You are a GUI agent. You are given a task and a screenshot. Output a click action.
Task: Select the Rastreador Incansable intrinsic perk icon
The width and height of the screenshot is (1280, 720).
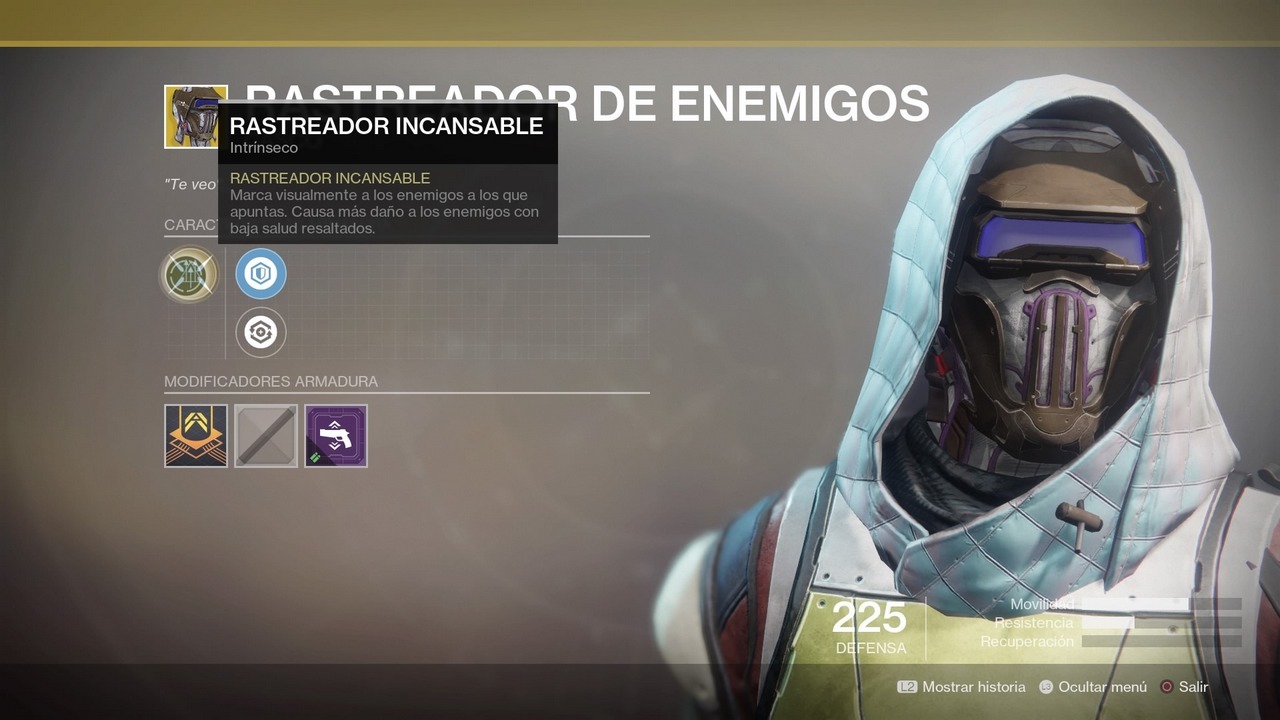tap(189, 275)
